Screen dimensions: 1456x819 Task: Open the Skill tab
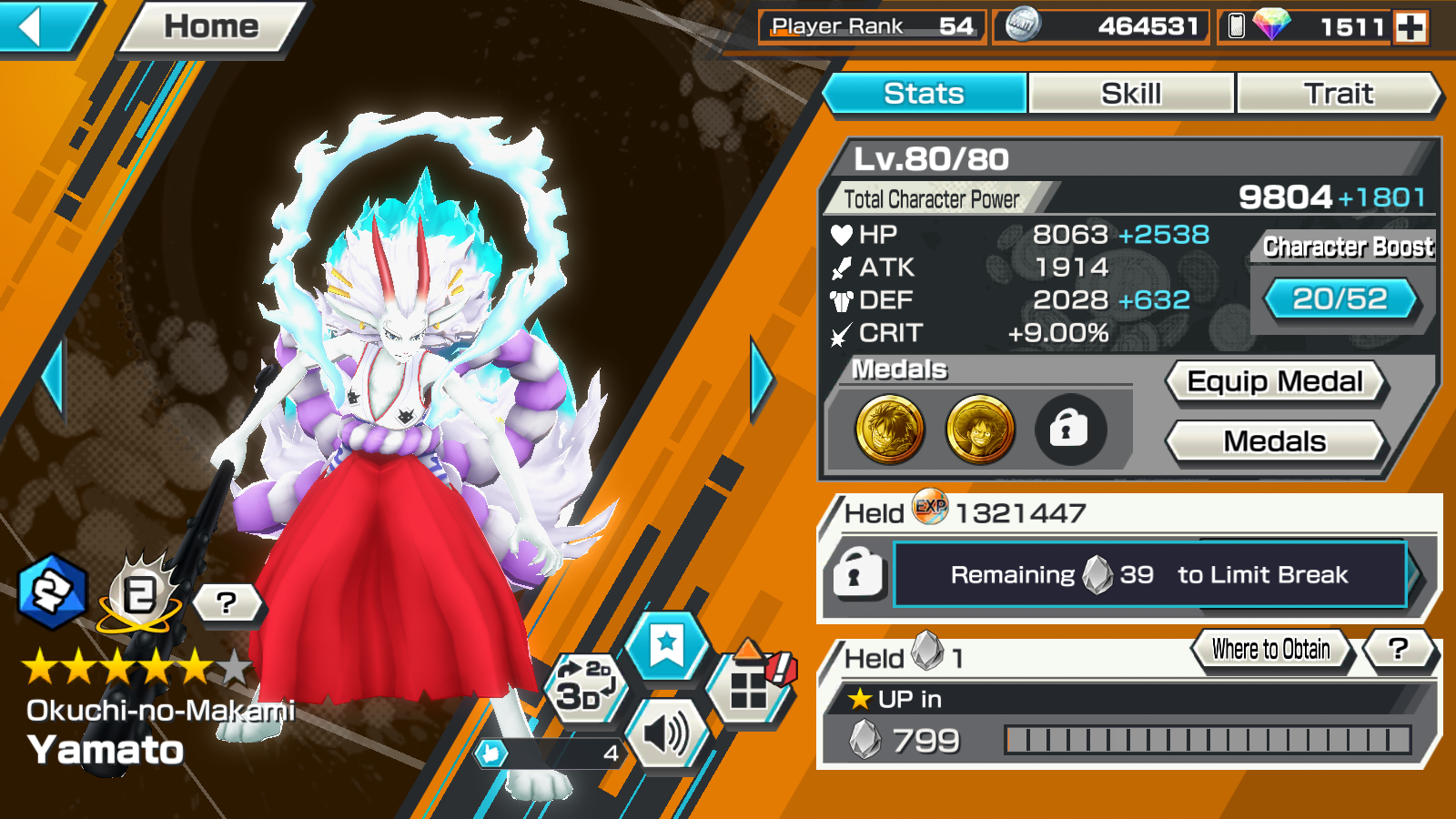[x=1131, y=94]
